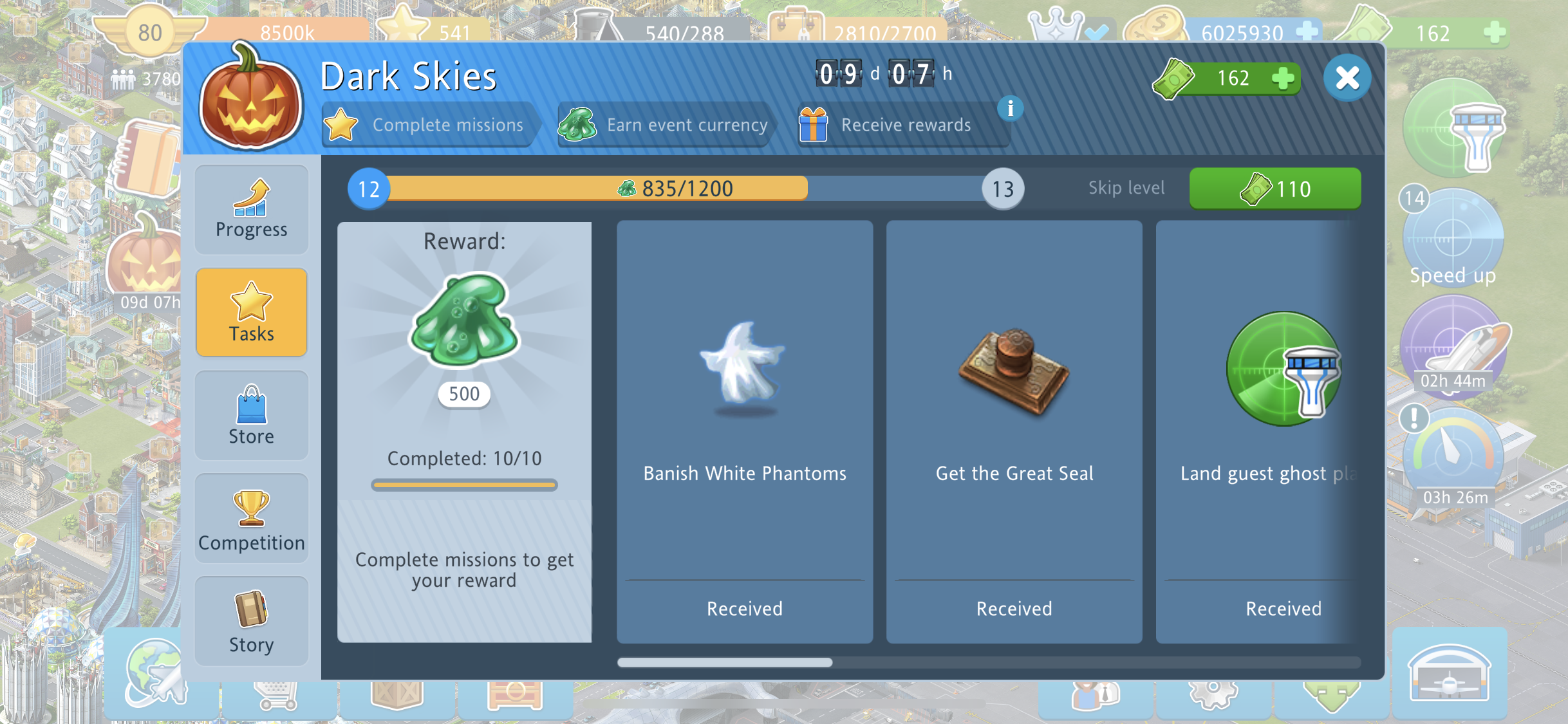Screen dimensions: 1568x724
Task: Open the hangar button at bottom right
Action: [1450, 673]
